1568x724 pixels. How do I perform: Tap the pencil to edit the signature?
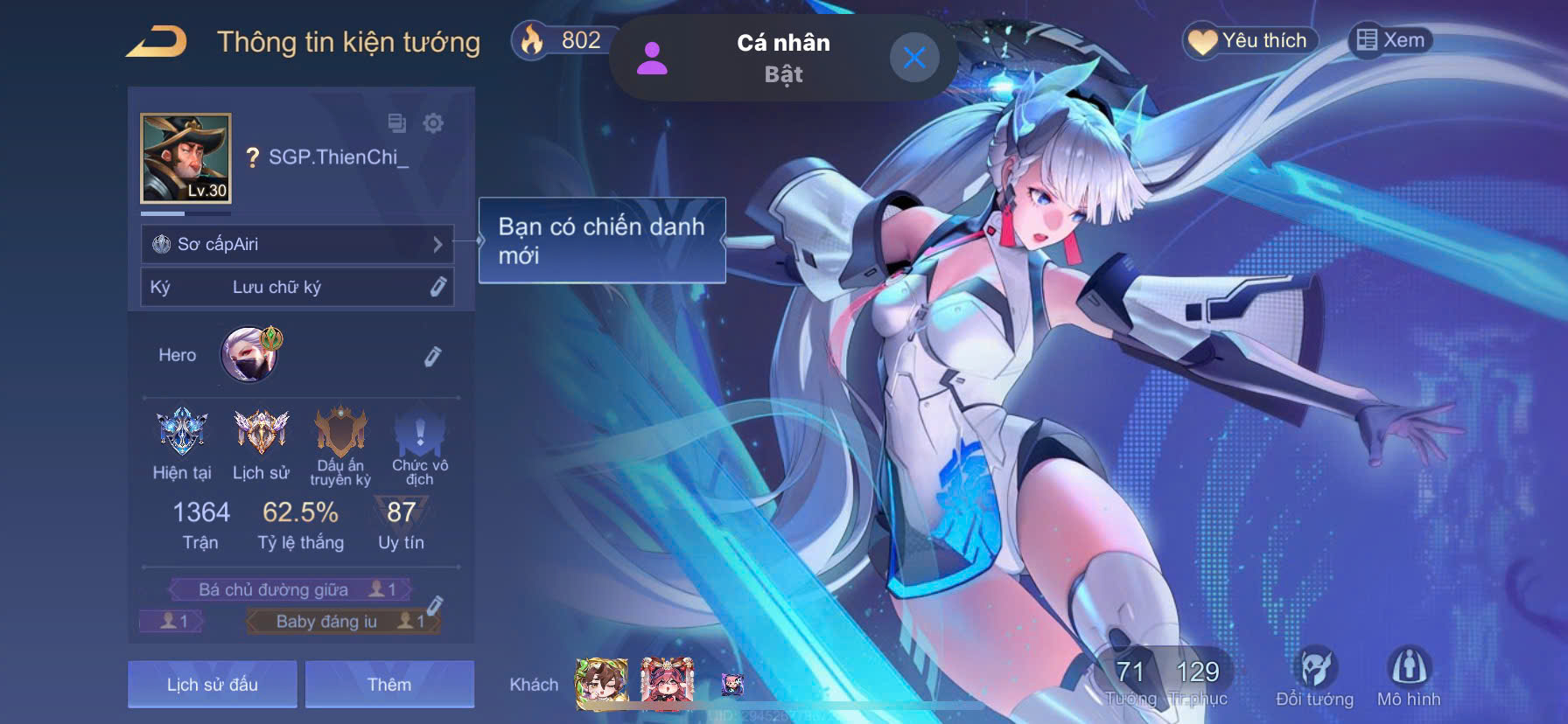coord(439,287)
